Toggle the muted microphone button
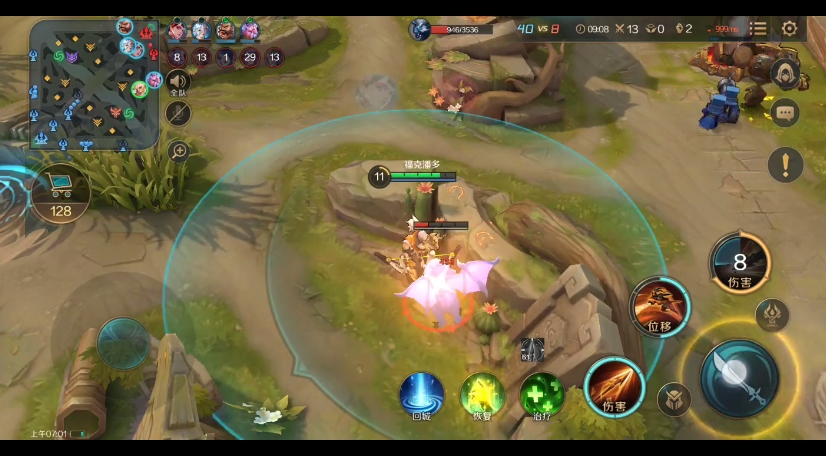Viewport: 826px width, 456px height. pos(178,113)
